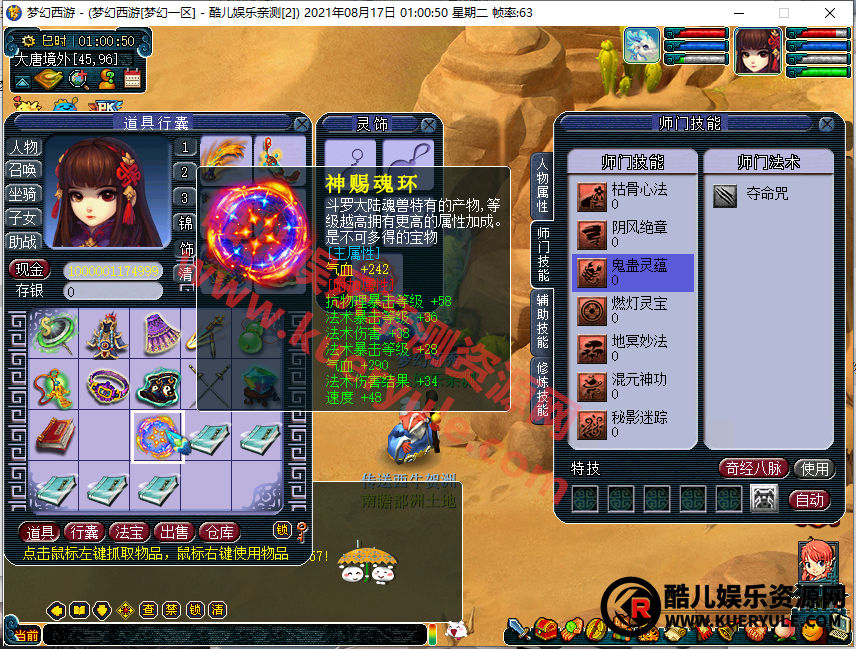Close the 师门技能 skills window

point(826,124)
